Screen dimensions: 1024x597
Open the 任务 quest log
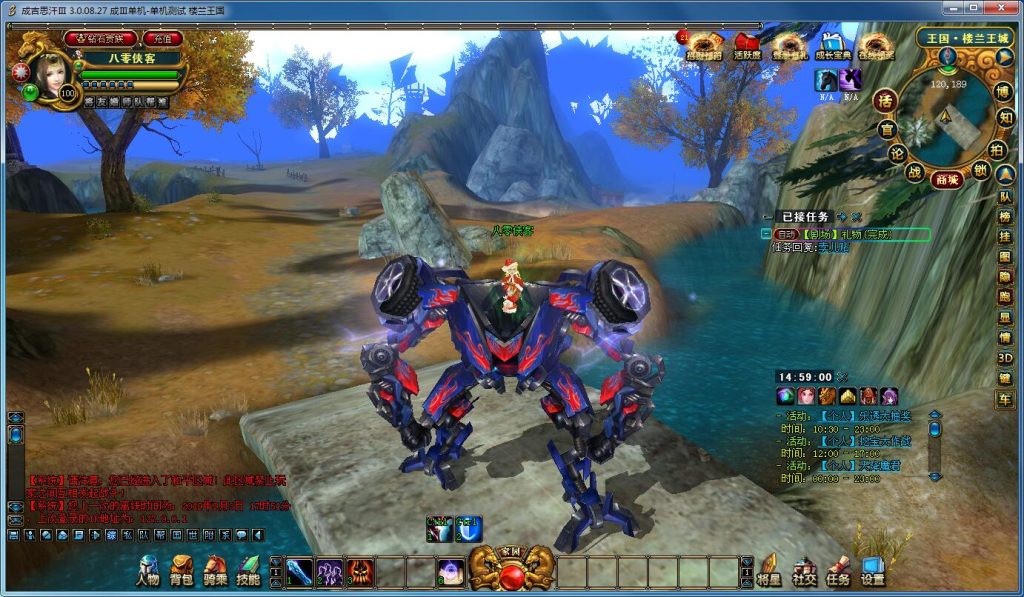tap(838, 570)
